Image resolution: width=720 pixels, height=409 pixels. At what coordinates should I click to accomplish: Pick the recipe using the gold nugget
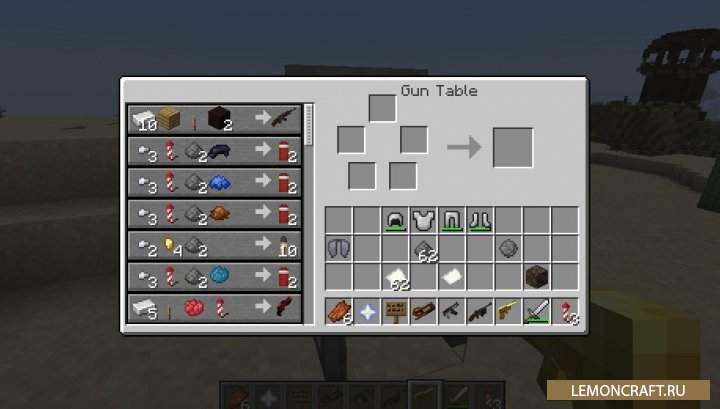[214, 244]
